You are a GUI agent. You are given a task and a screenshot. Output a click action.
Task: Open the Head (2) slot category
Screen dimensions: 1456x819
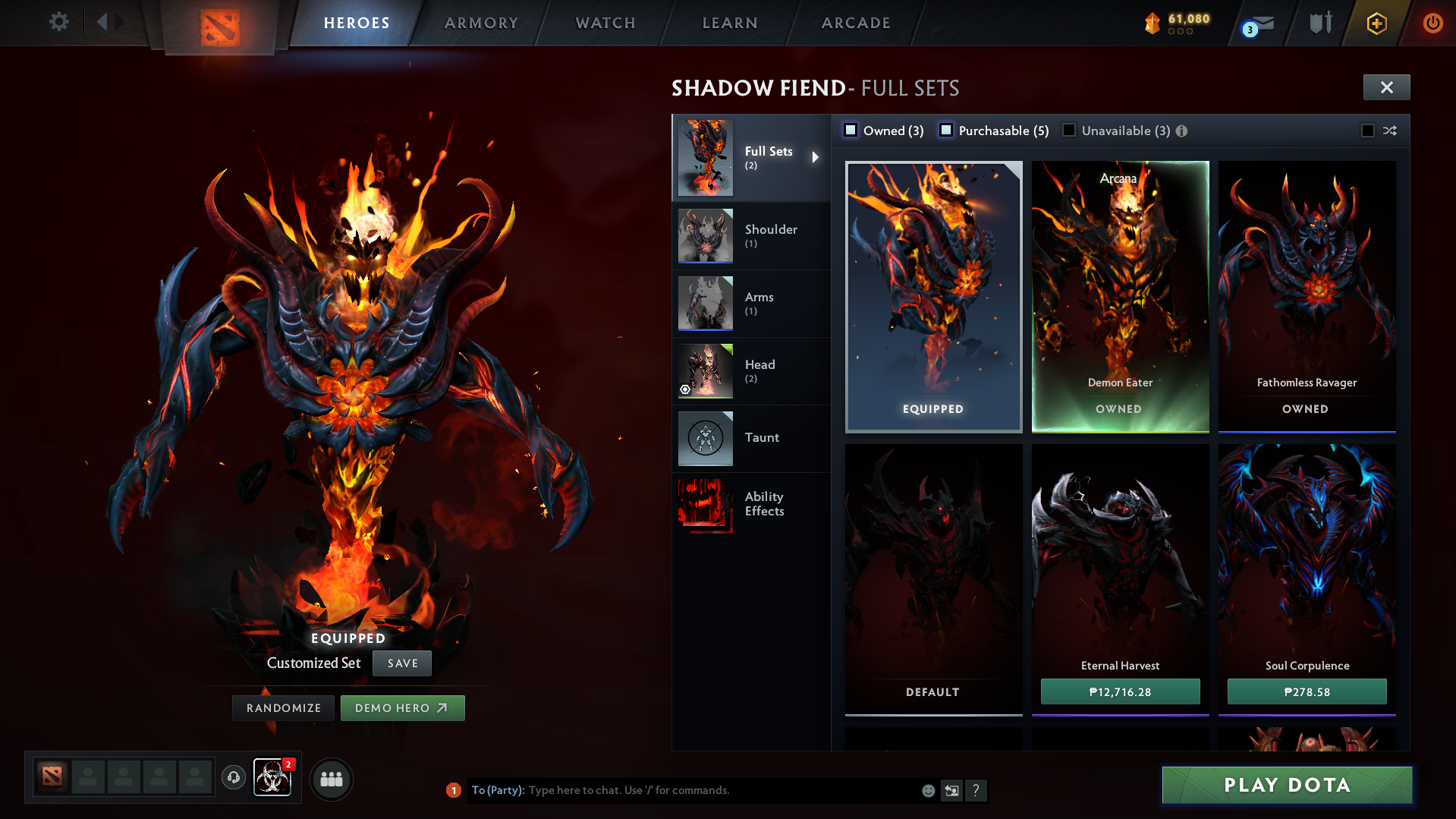click(760, 370)
